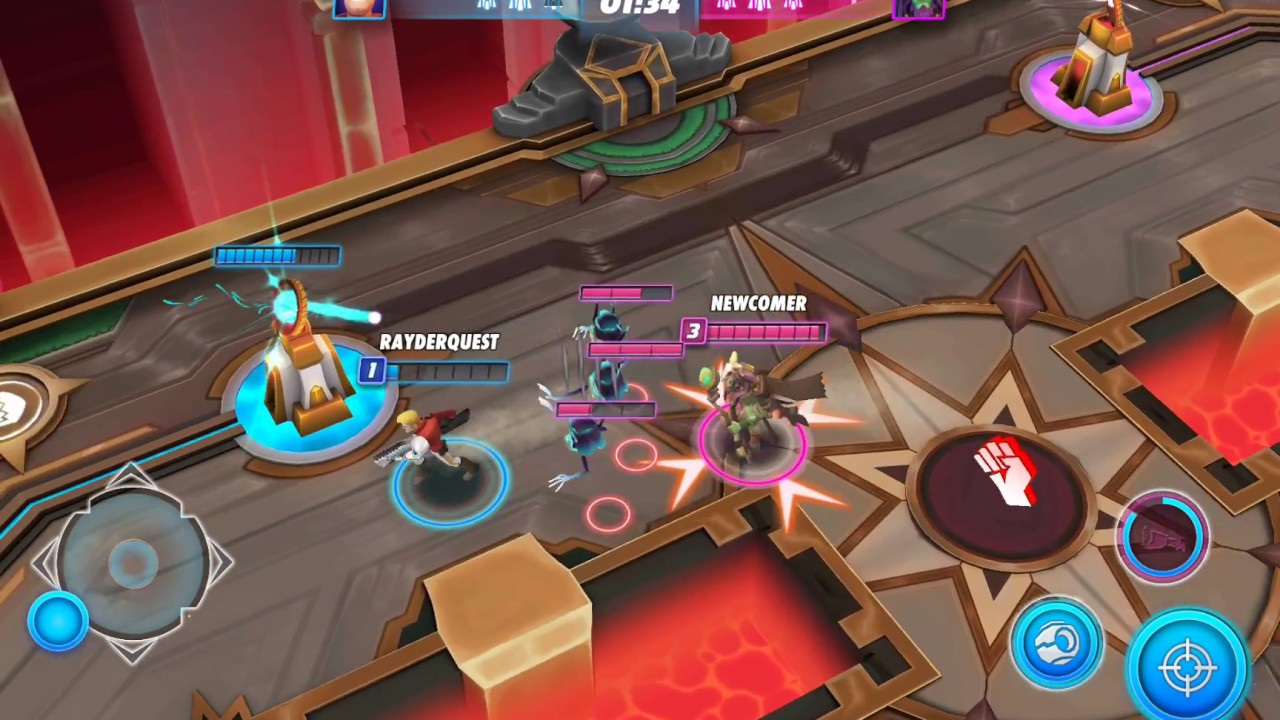Activate the blue rock fist ability

tap(1056, 643)
